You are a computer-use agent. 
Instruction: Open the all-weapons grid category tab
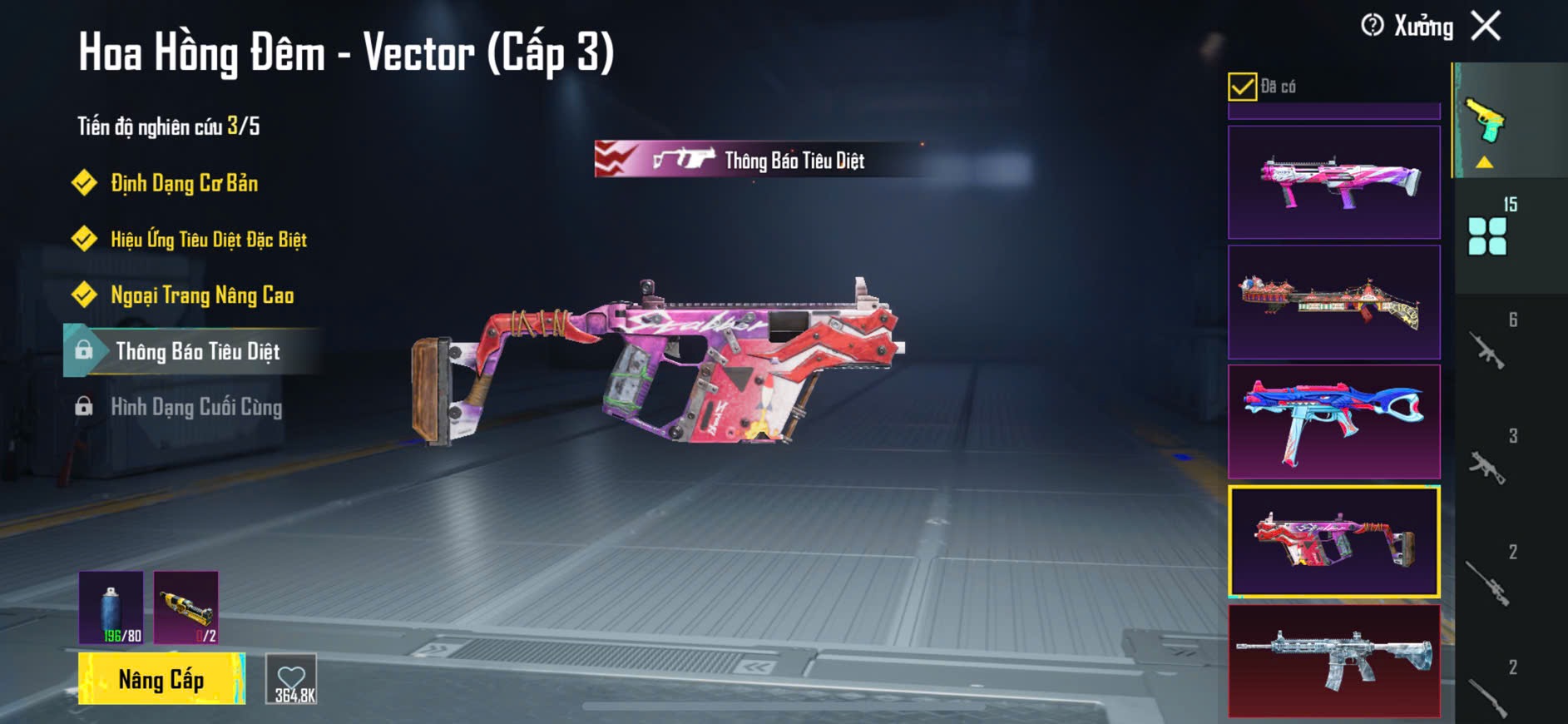coord(1487,236)
